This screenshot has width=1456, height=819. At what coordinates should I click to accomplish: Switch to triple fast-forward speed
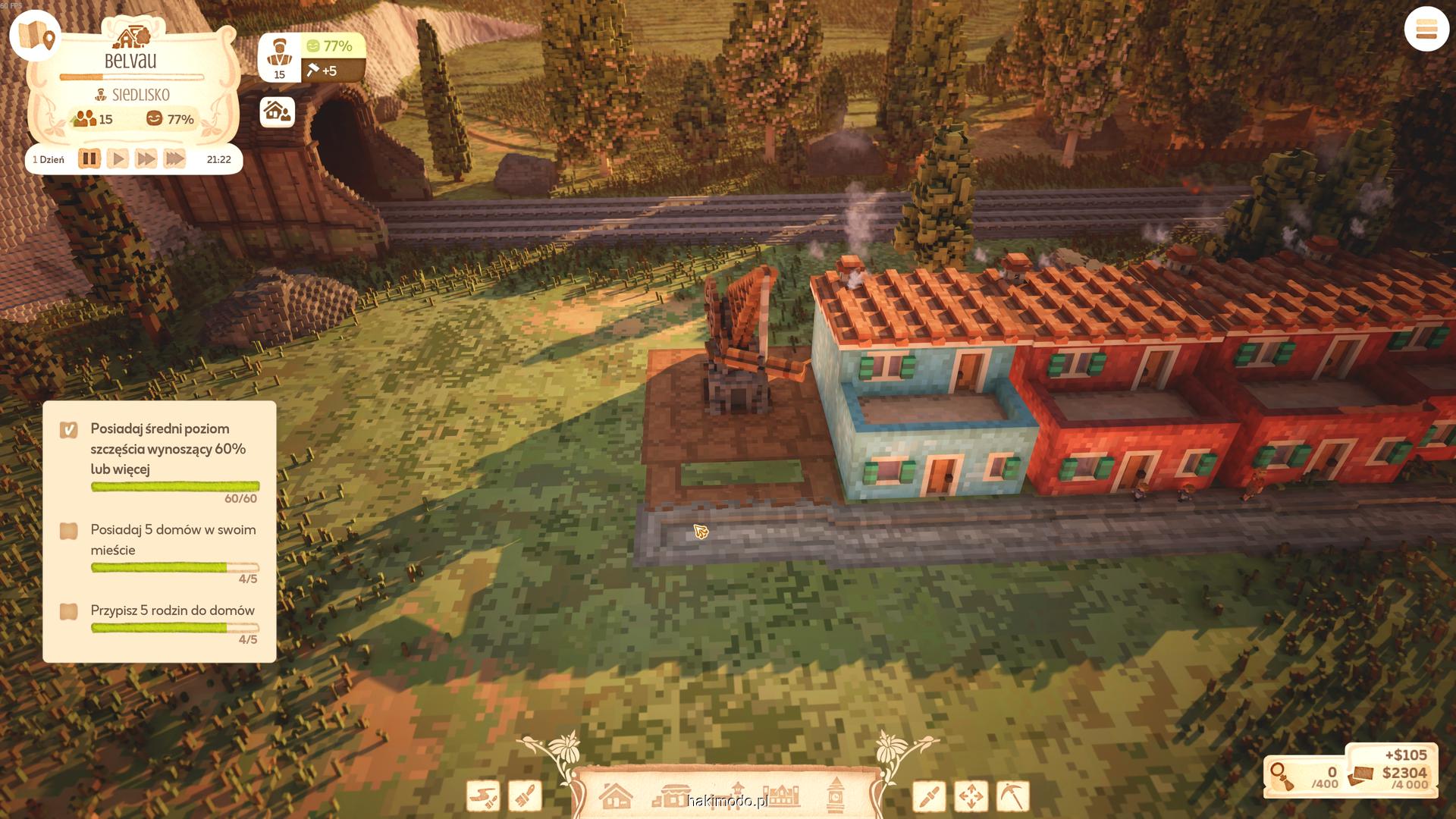click(x=174, y=159)
